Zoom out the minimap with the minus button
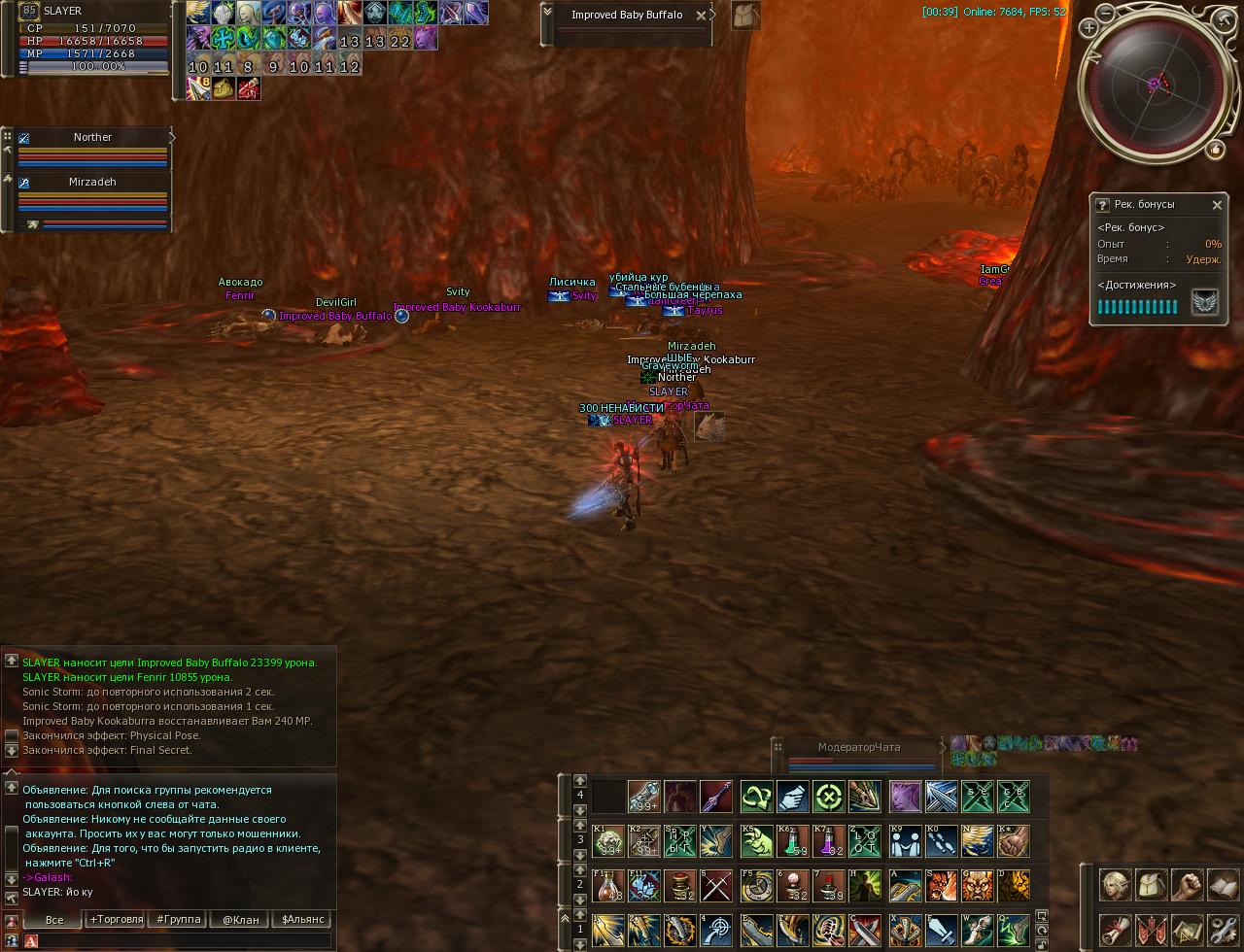This screenshot has width=1244, height=952. pyautogui.click(x=1107, y=14)
